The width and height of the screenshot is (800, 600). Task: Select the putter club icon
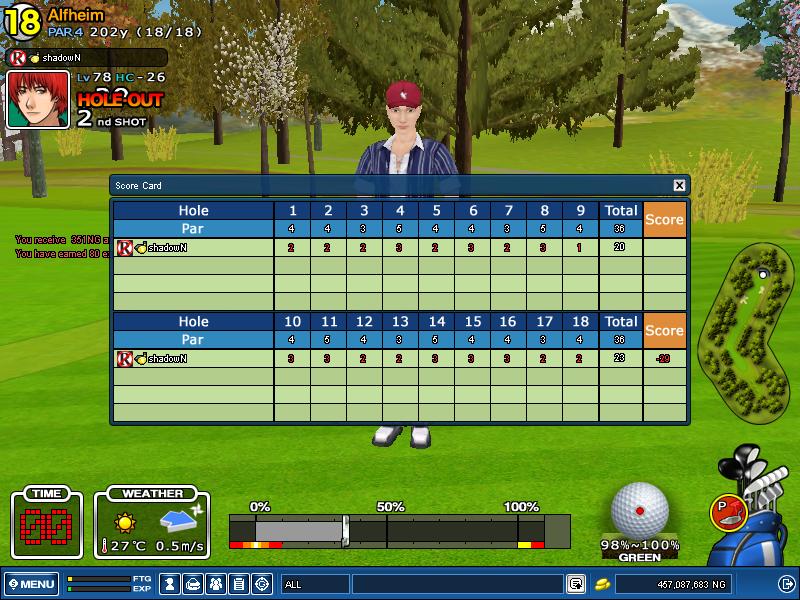click(726, 511)
